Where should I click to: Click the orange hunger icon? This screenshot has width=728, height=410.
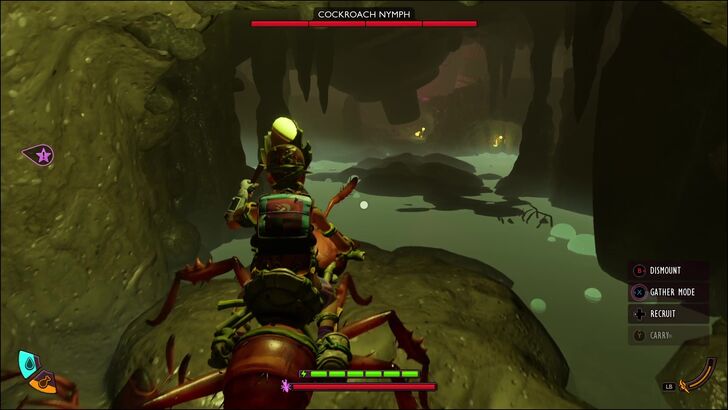[42, 382]
